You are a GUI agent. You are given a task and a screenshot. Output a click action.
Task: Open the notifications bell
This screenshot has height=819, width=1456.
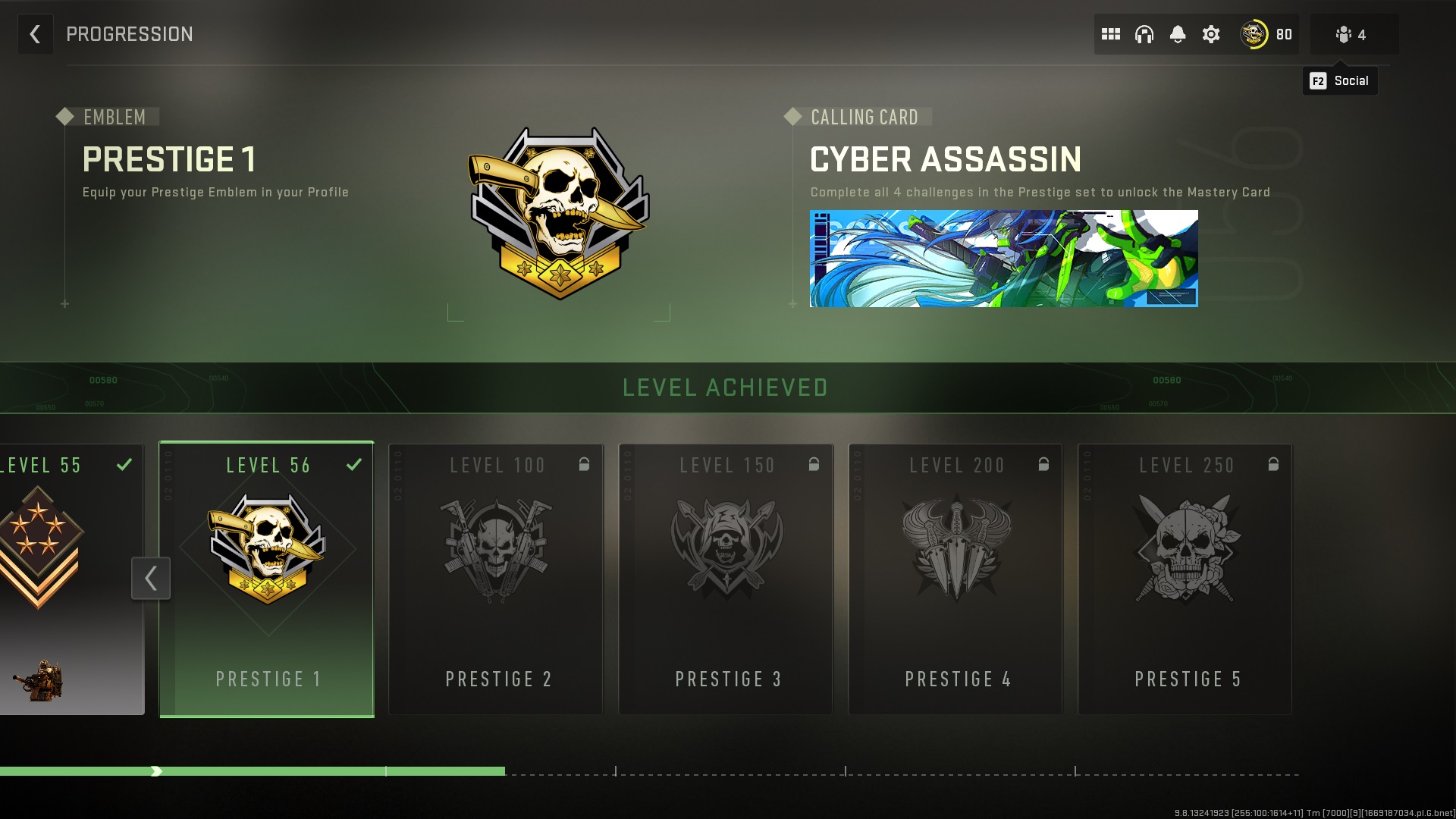[x=1177, y=34]
